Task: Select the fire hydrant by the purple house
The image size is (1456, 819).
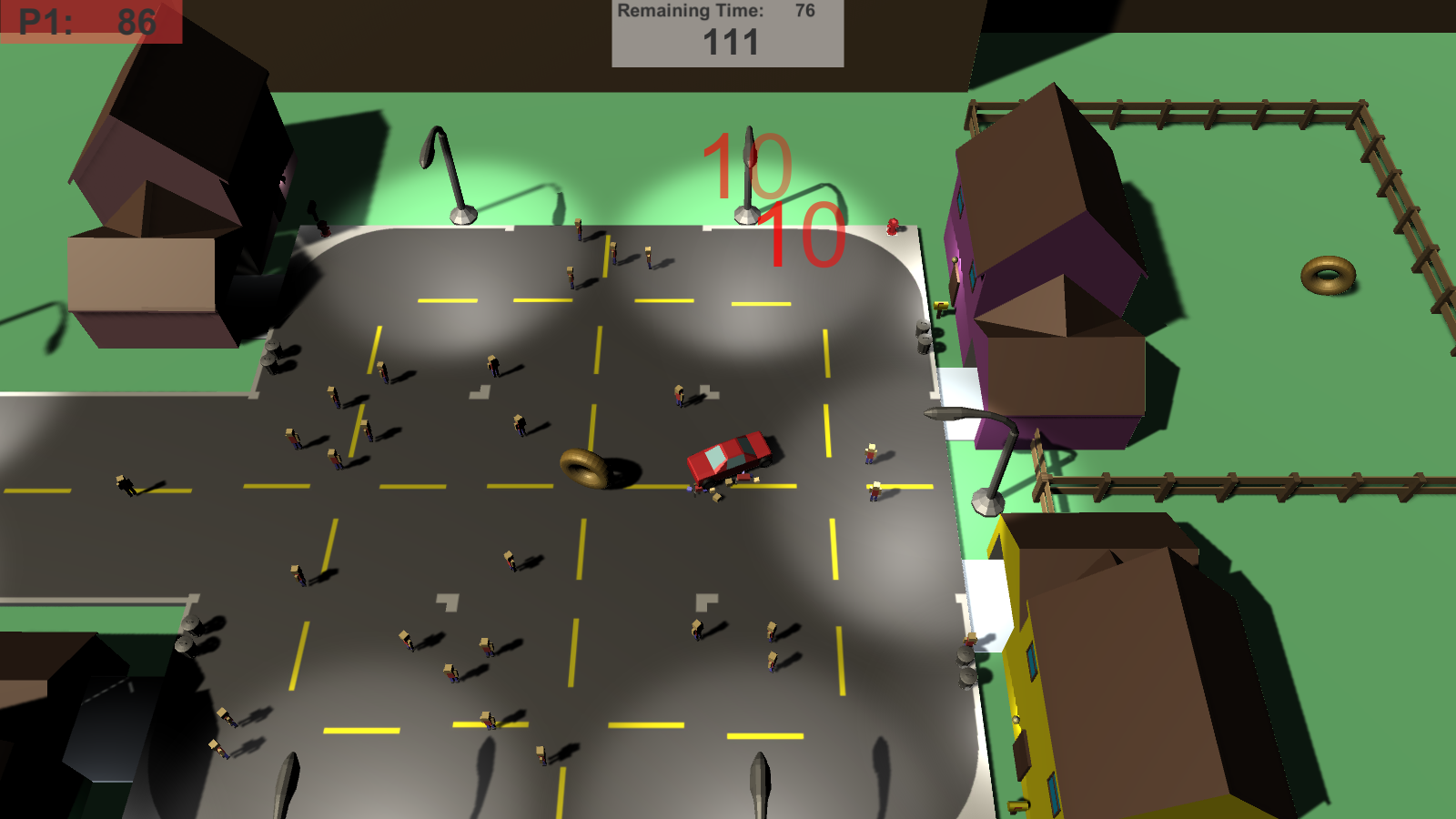Action: (x=893, y=225)
